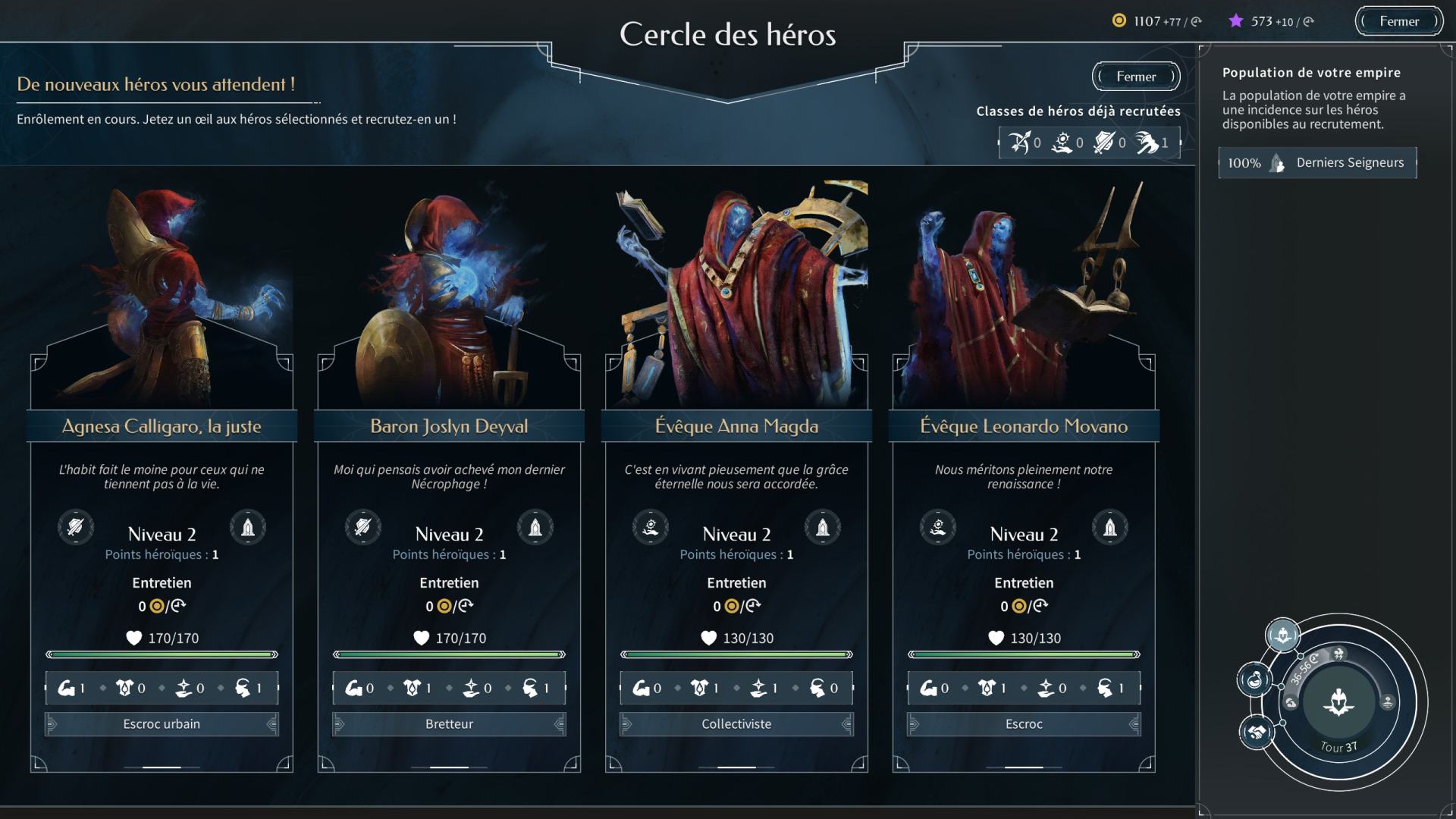Open the Escroc urbain trait bar
Screen dimensions: 1456x819
pyautogui.click(x=162, y=724)
